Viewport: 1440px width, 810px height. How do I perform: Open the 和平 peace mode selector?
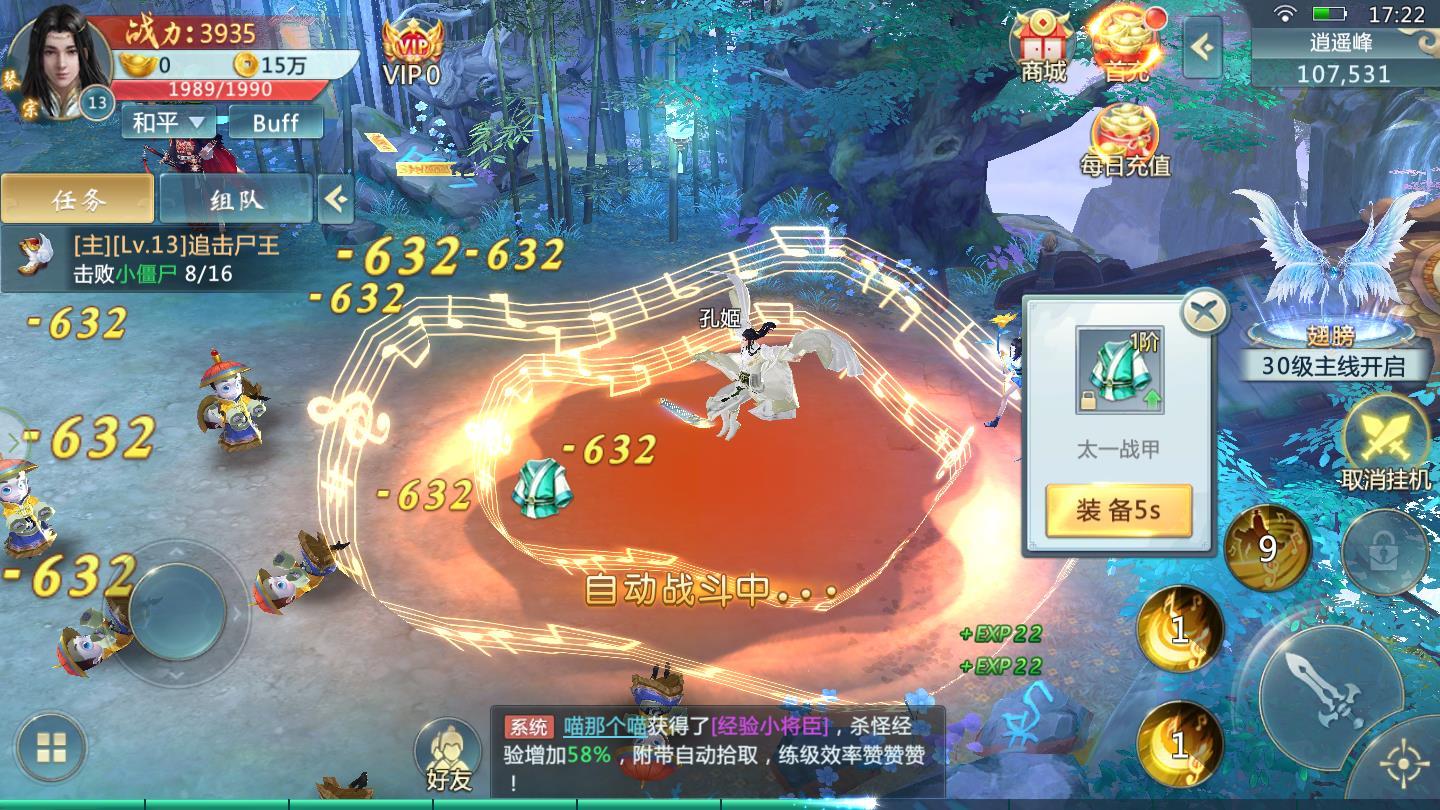click(166, 122)
